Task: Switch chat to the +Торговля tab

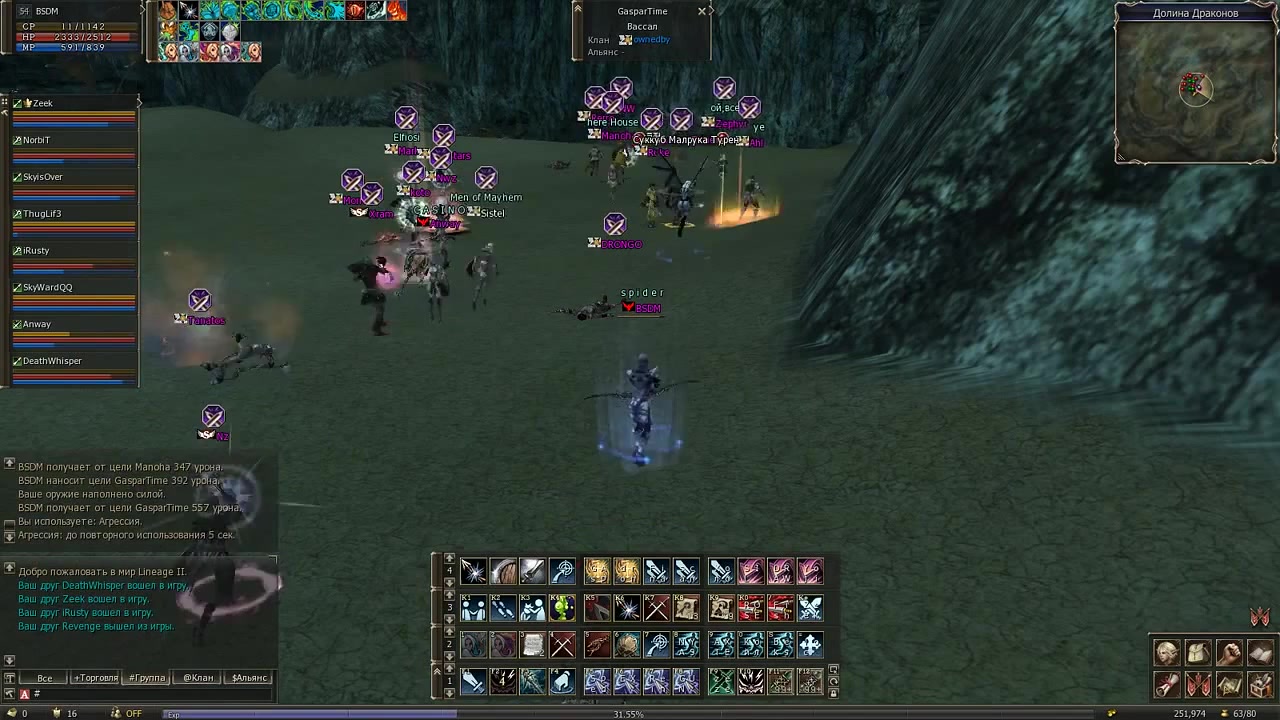Action: click(96, 678)
